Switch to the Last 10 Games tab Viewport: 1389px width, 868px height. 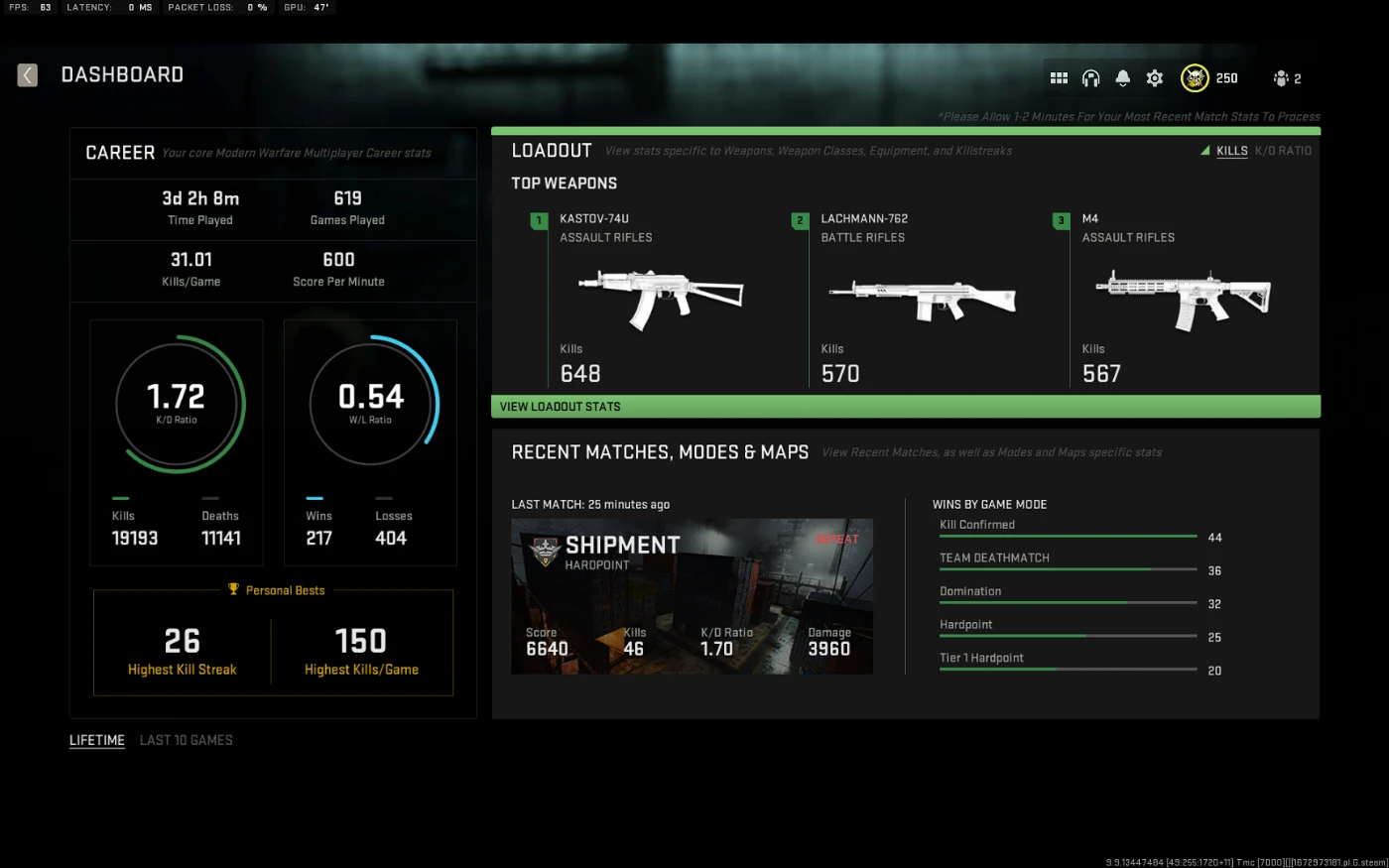coord(187,740)
